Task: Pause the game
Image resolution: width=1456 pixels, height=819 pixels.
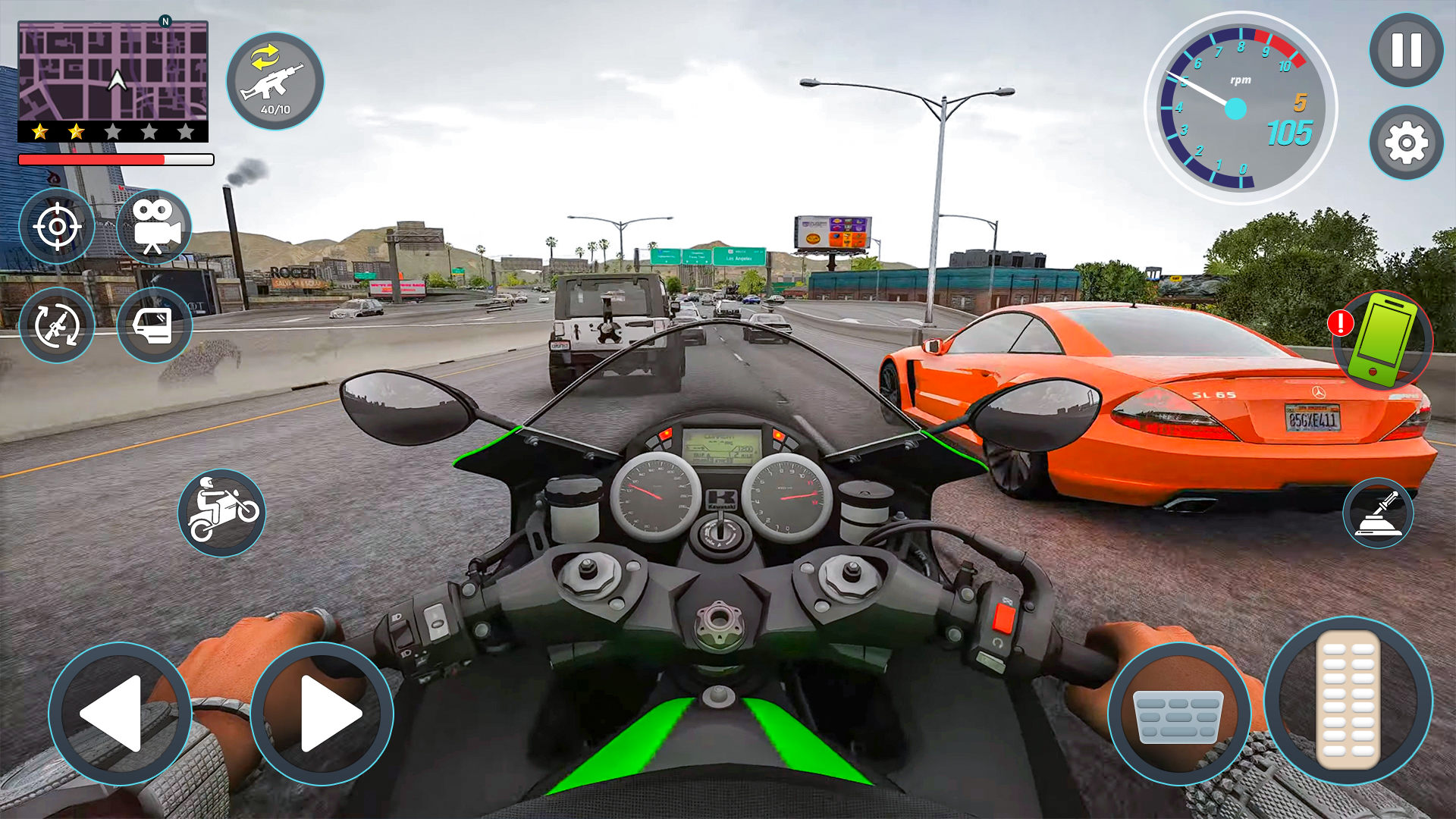Action: point(1406,50)
